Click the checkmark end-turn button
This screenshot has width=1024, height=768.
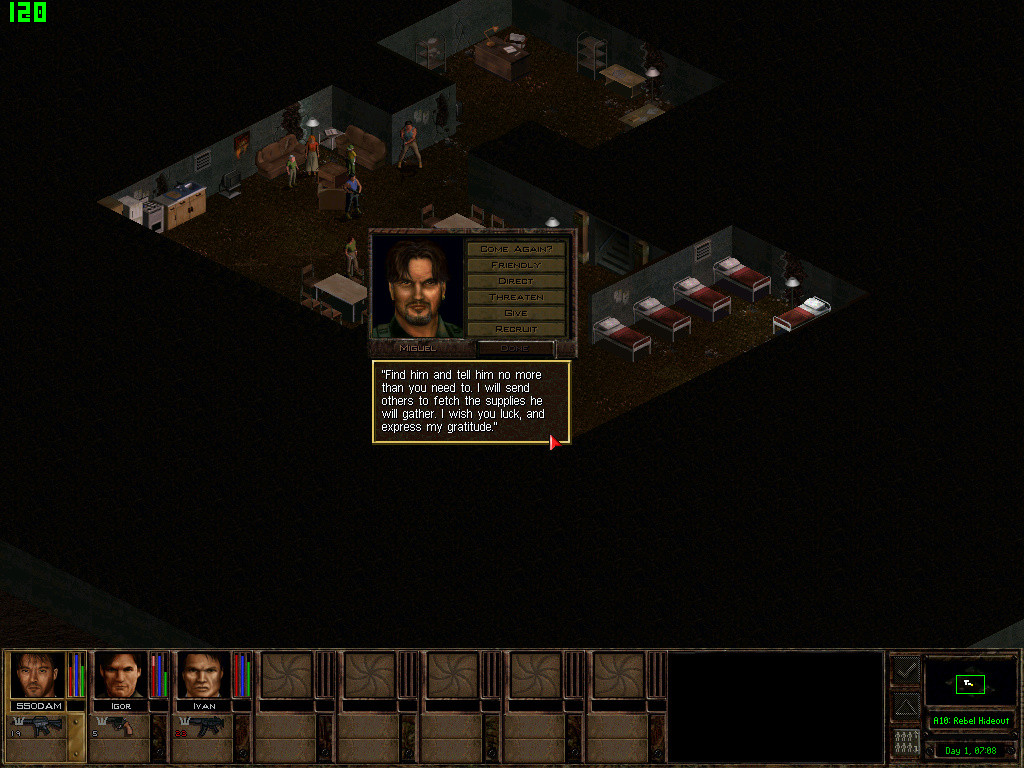[905, 671]
